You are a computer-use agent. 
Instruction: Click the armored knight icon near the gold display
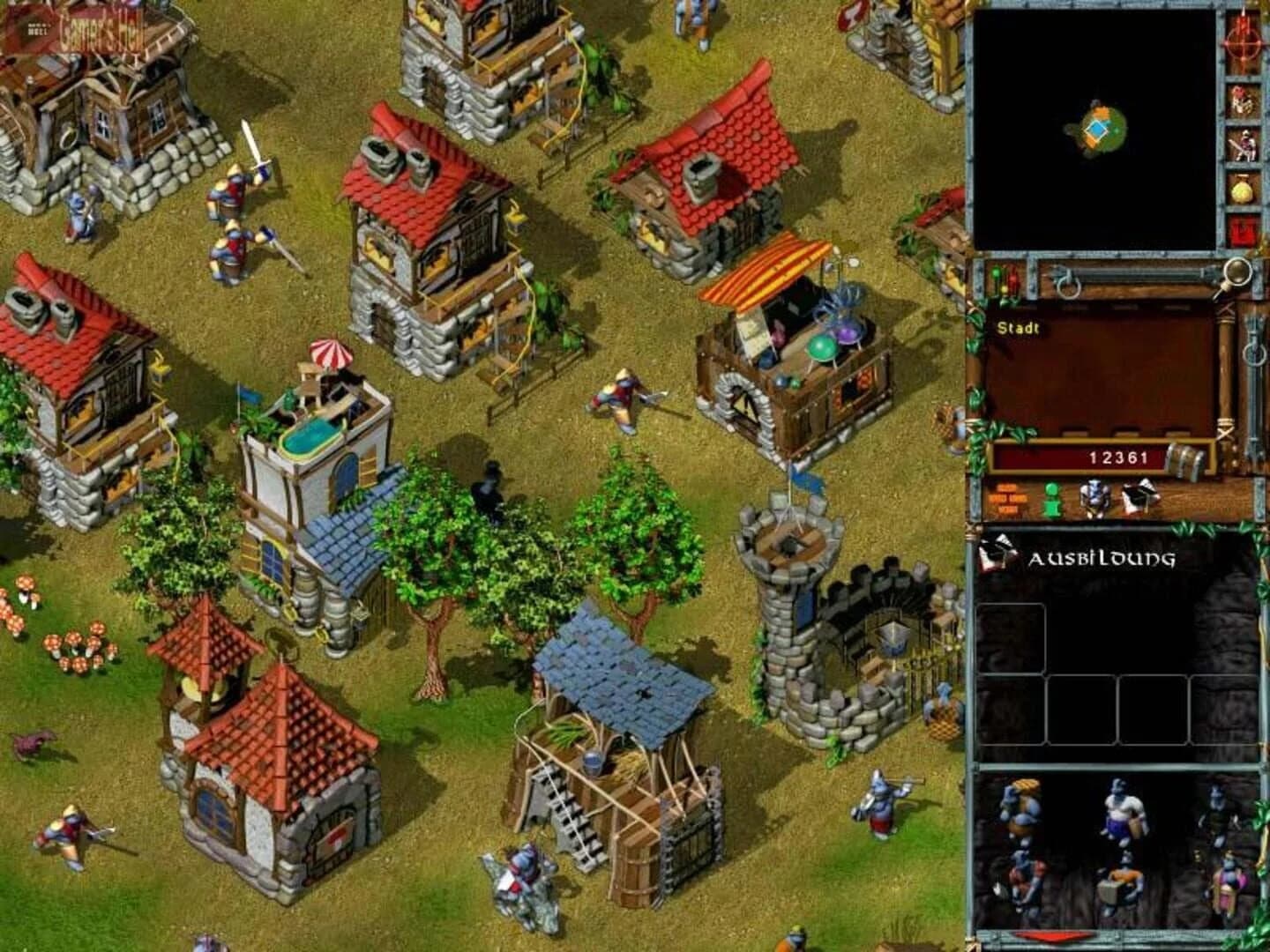[1094, 496]
